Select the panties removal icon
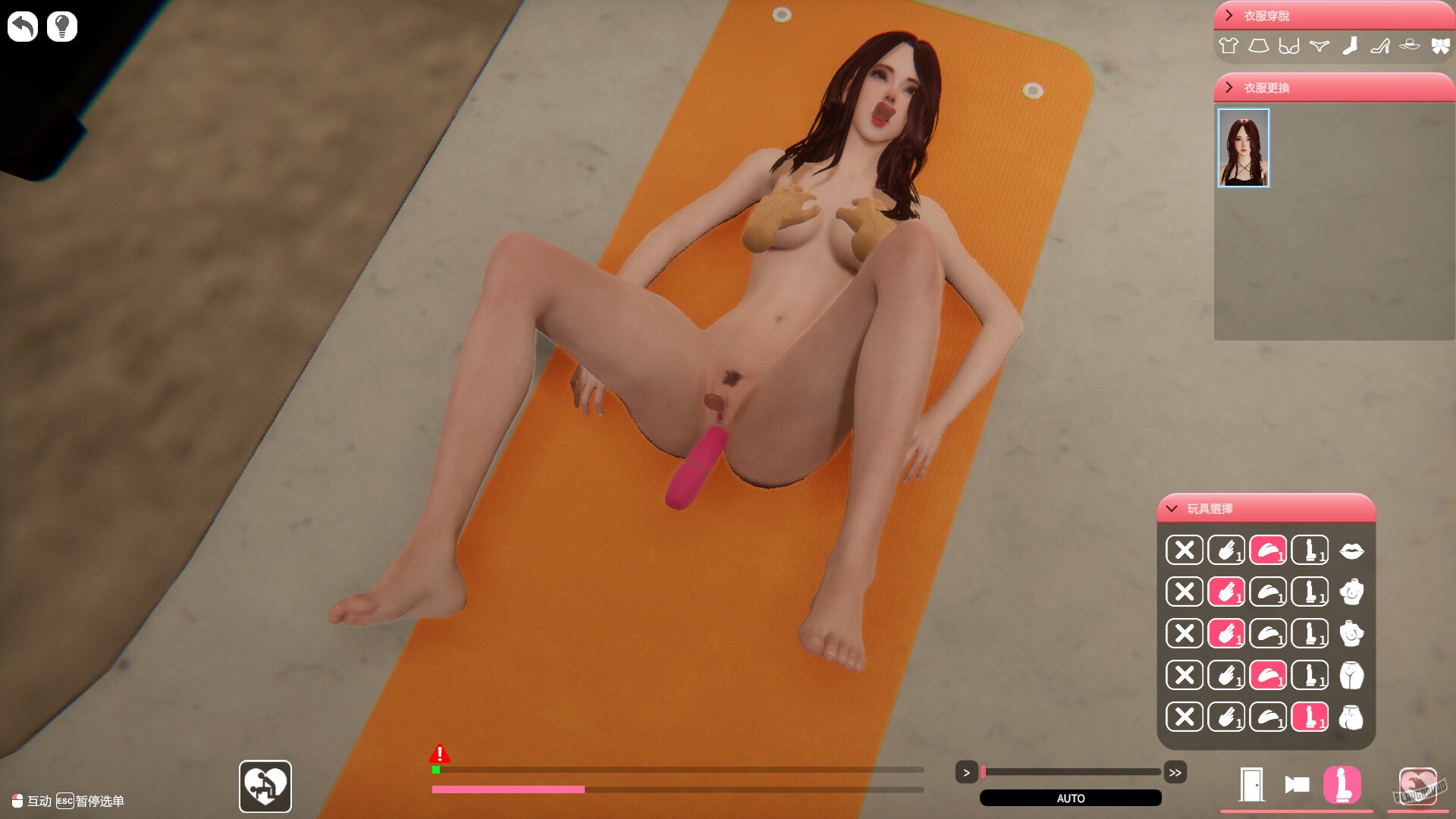Image resolution: width=1456 pixels, height=819 pixels. pos(1319,45)
